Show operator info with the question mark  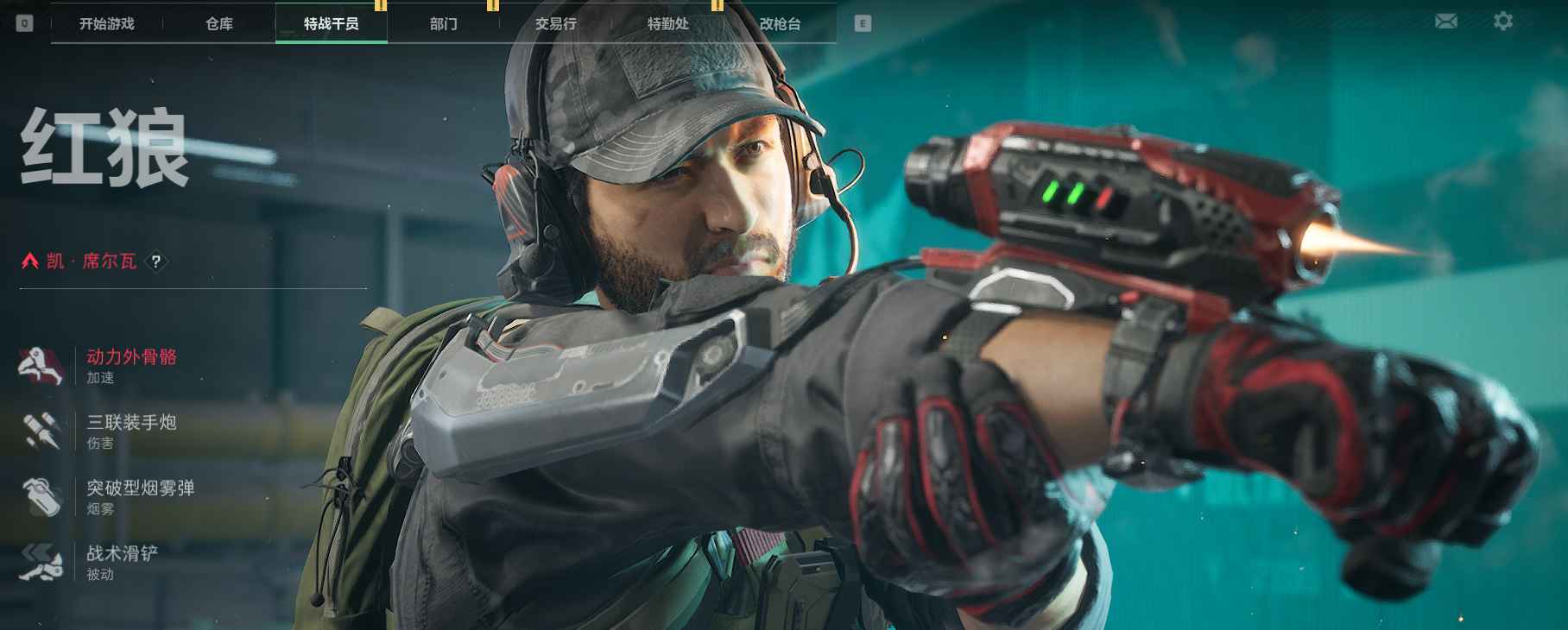(155, 261)
